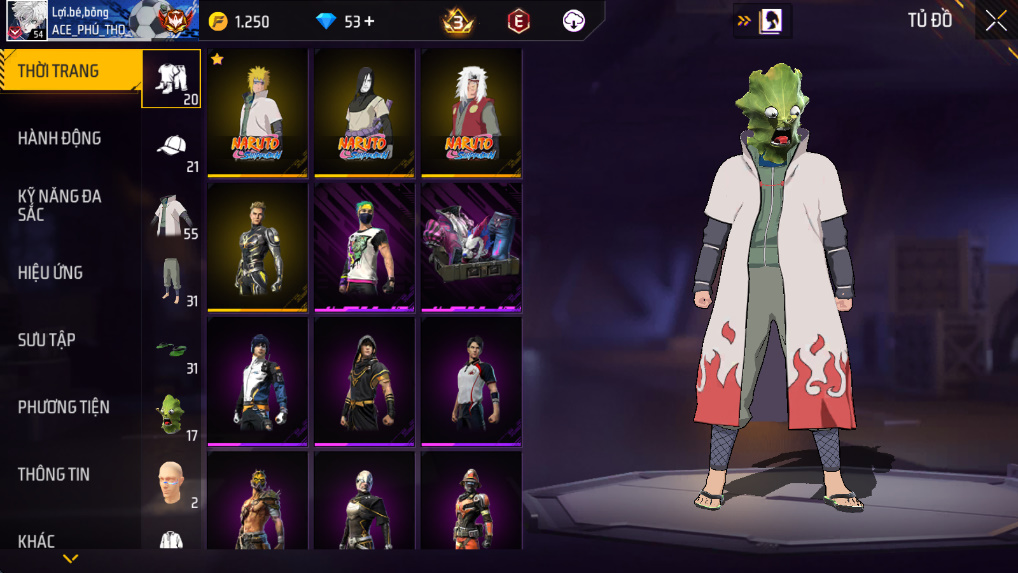This screenshot has width=1018, height=573.
Task: Select the cap headwear category icon
Action: [172, 146]
